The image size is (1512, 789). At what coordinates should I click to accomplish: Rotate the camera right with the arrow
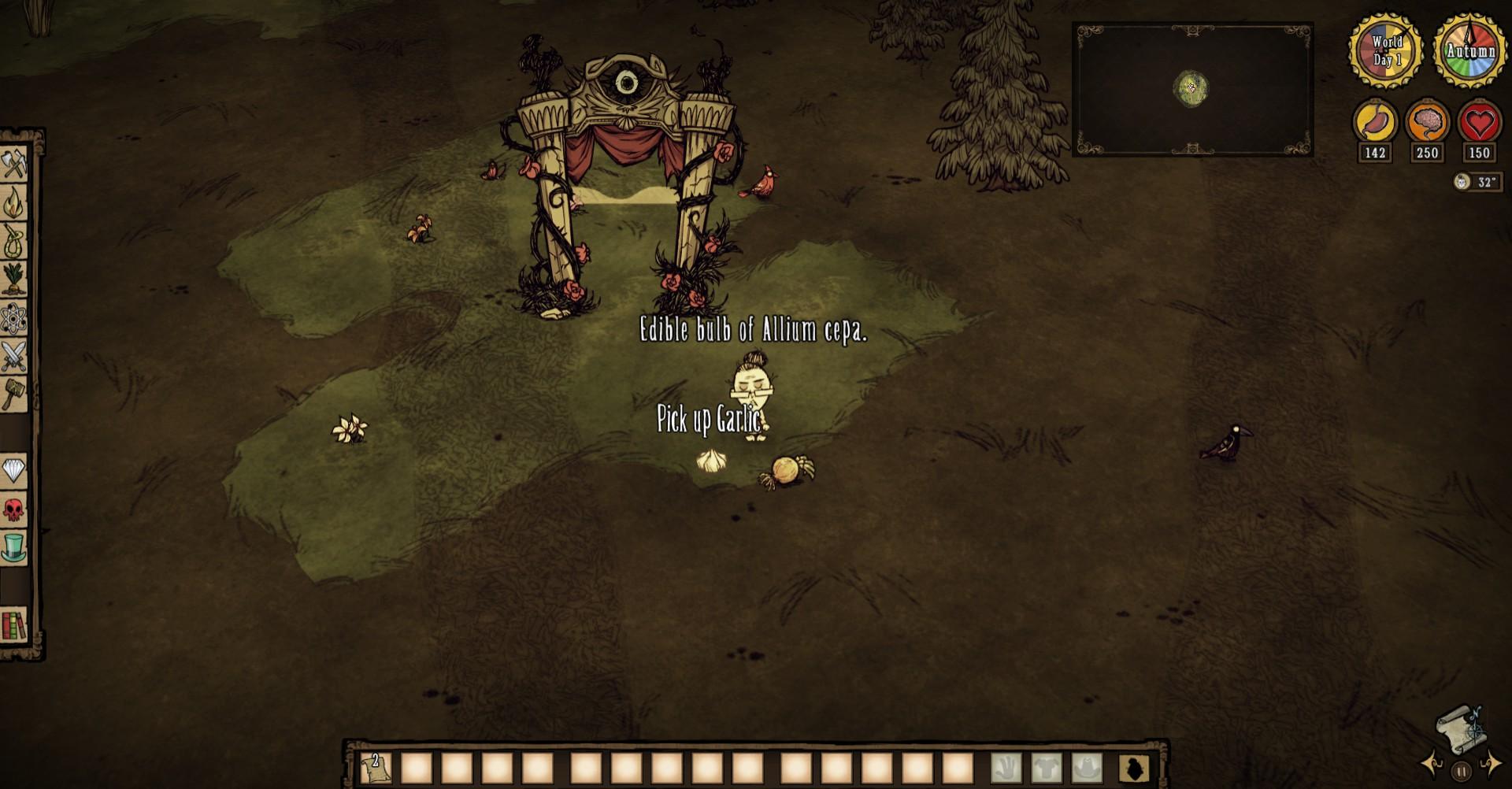(1490, 762)
